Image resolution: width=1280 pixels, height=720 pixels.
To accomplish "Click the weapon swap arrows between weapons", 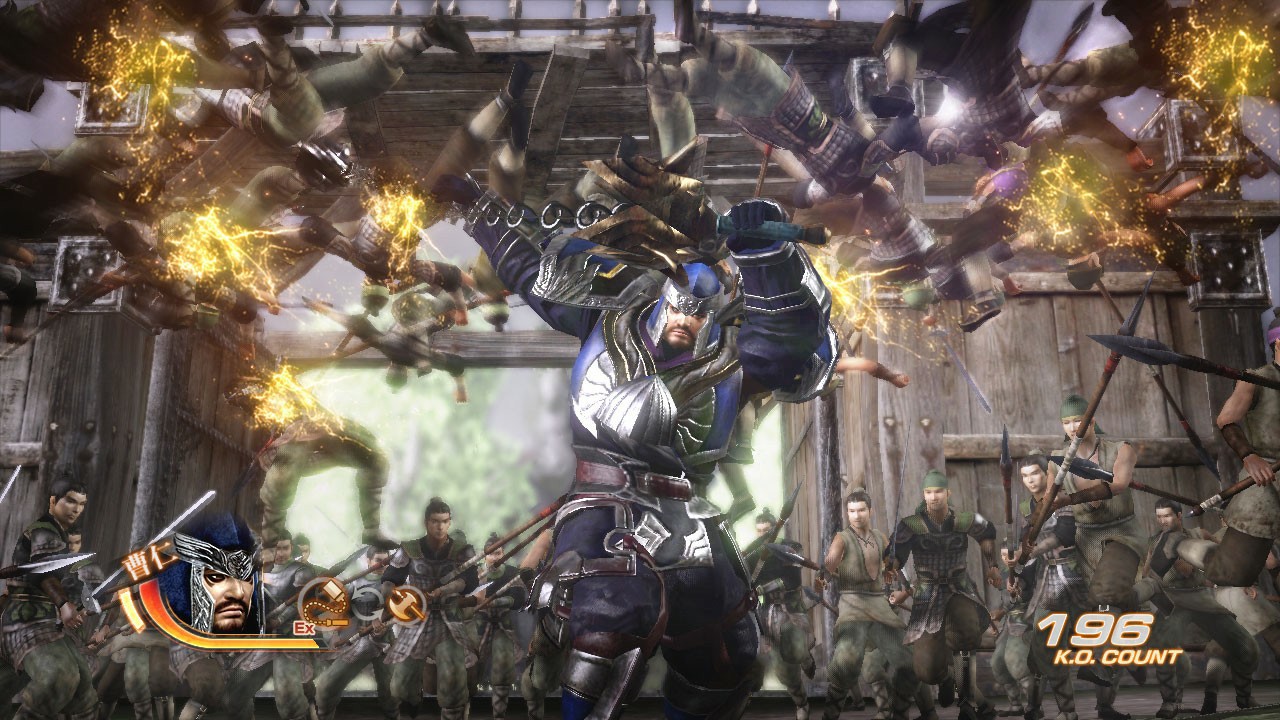I will point(370,604).
